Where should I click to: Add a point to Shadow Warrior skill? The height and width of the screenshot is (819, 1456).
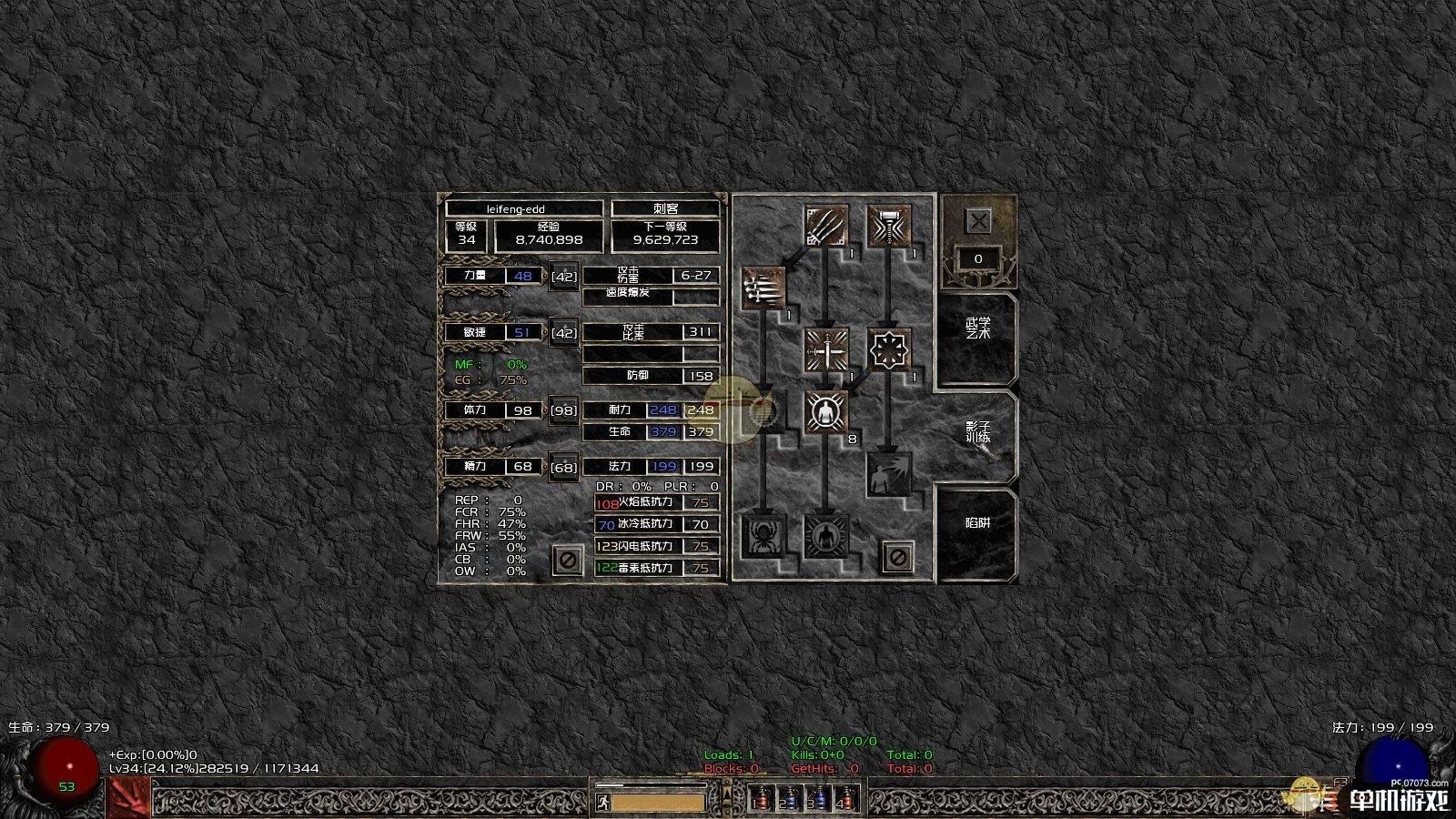pos(826,413)
